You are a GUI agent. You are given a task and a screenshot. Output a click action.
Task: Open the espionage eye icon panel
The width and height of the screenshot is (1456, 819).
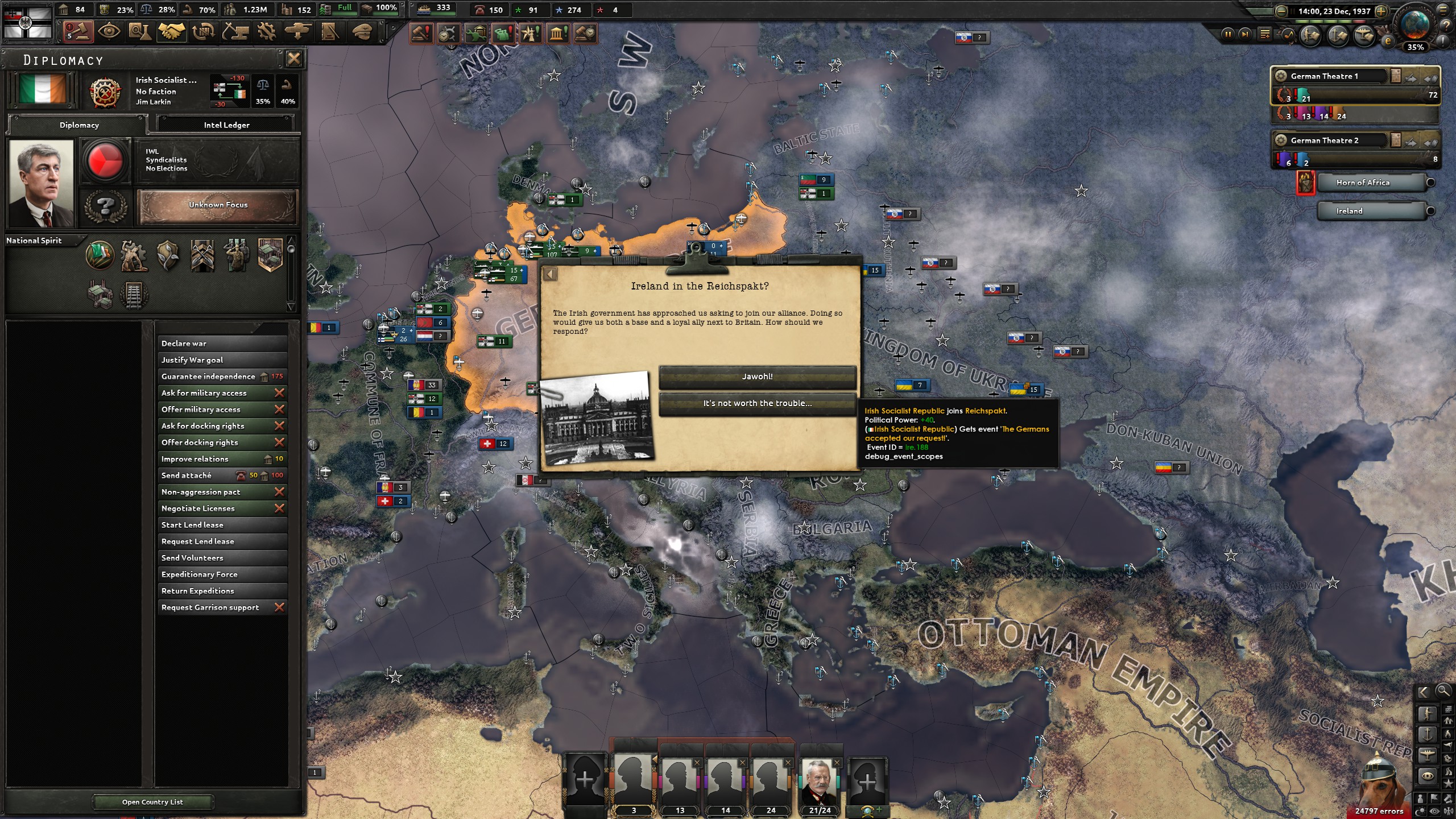(108, 32)
